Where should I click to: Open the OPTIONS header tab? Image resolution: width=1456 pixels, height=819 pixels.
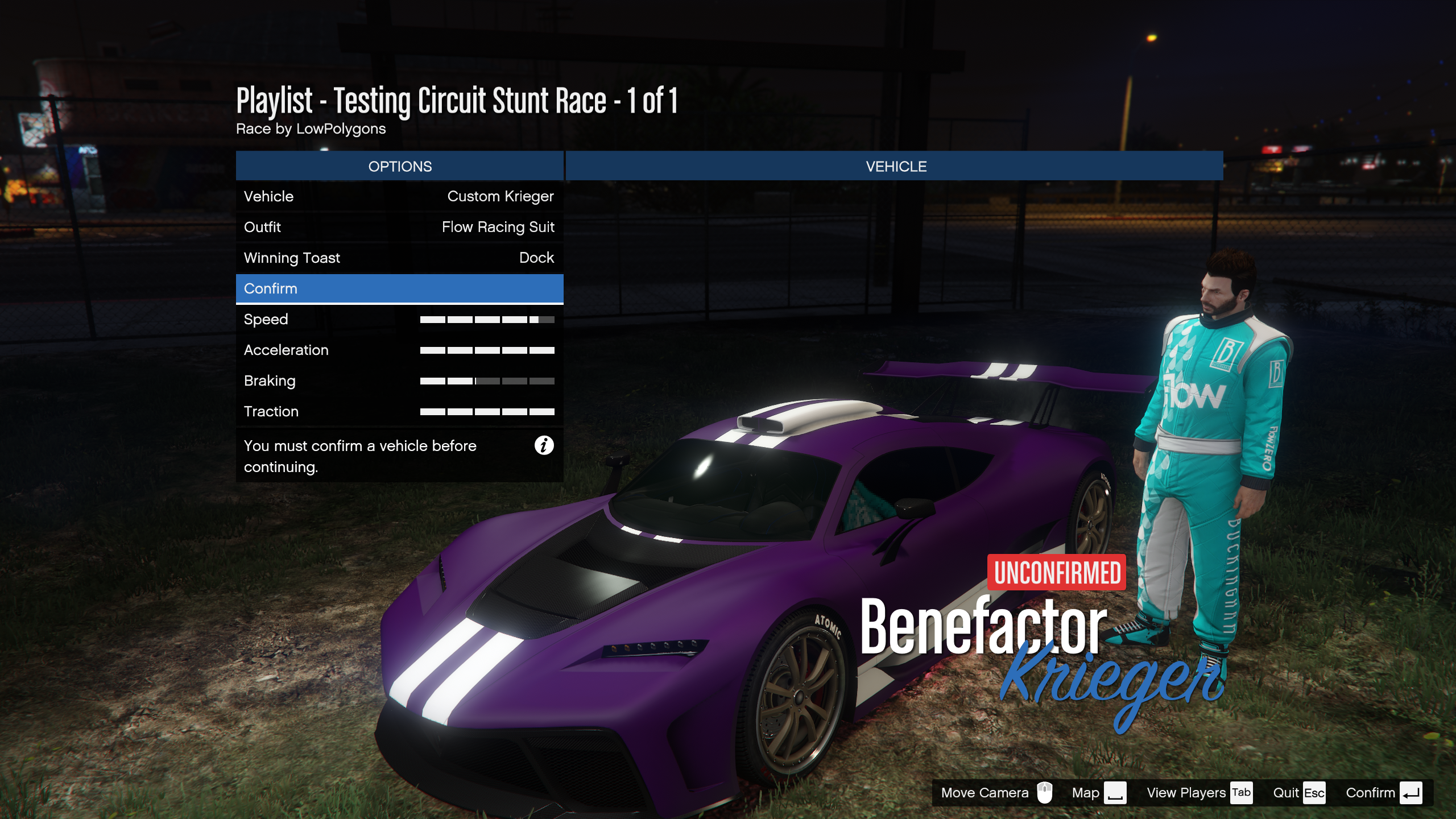[x=399, y=166]
